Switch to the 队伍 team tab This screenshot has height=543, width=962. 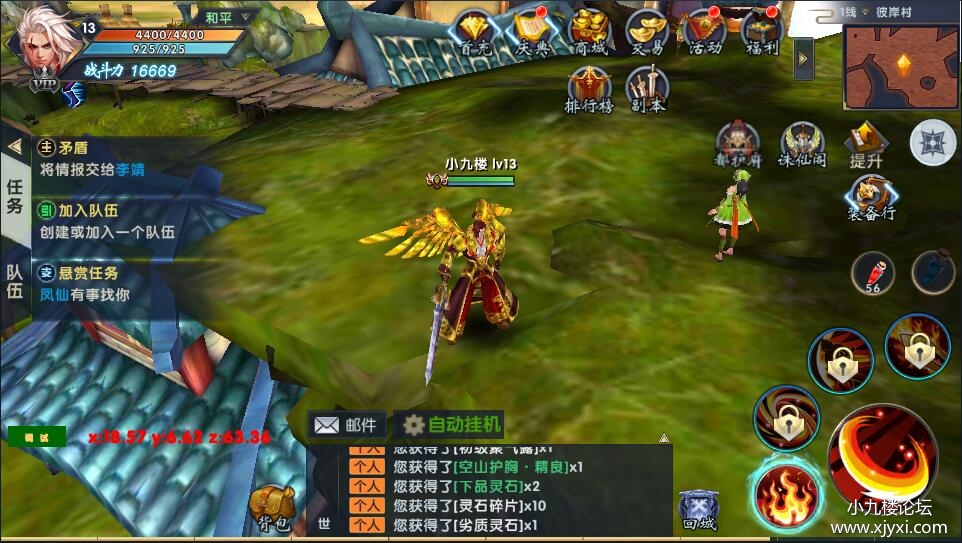[15, 281]
